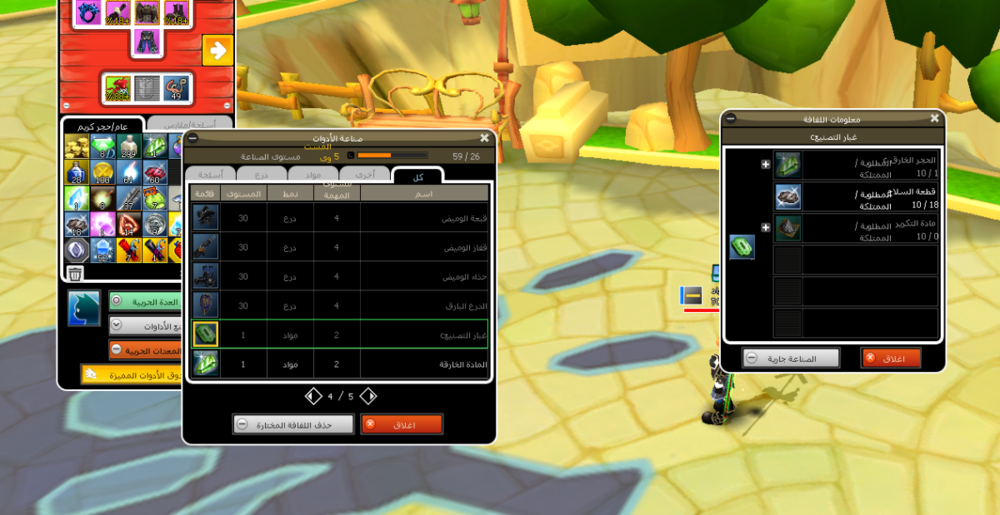The image size is (1000, 515).
Task: Click the inventory trash can icon
Action: 75,273
